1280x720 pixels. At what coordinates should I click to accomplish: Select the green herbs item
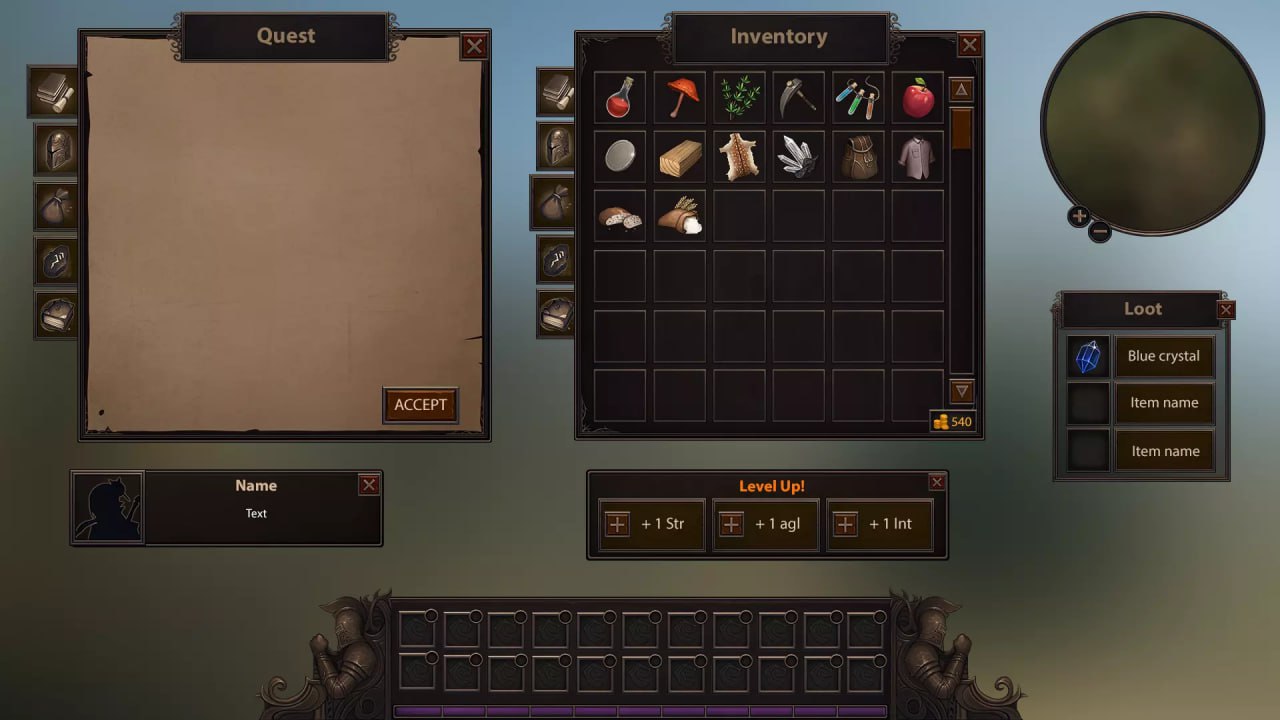[x=739, y=97]
